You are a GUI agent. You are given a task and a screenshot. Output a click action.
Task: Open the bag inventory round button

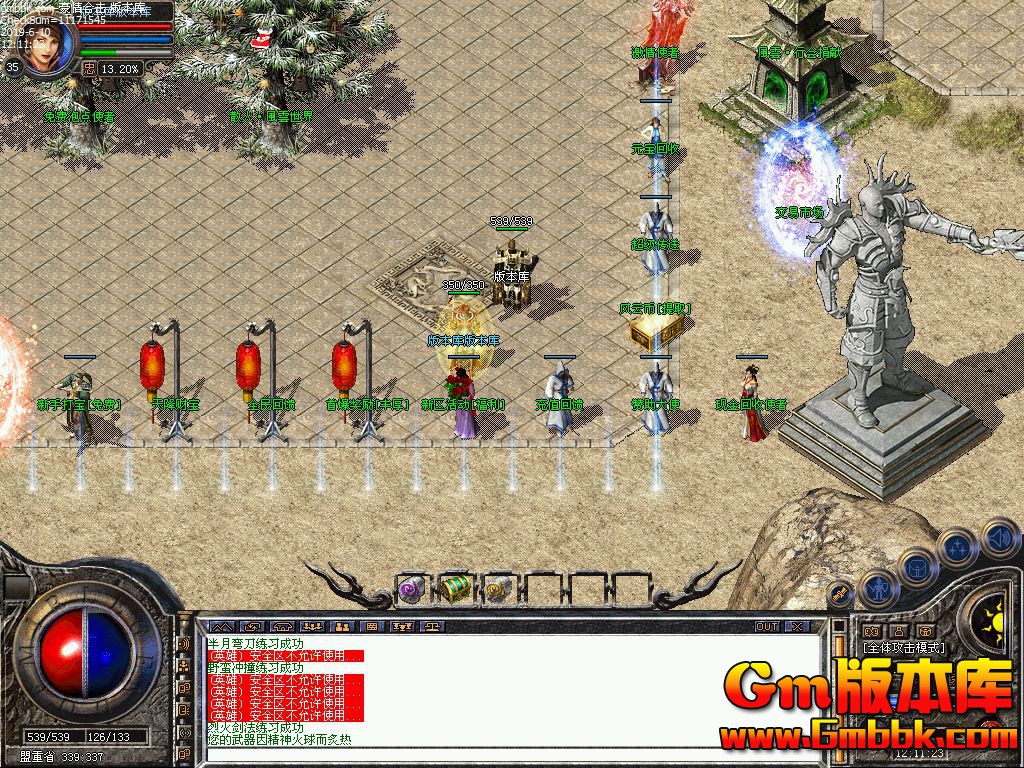click(916, 568)
